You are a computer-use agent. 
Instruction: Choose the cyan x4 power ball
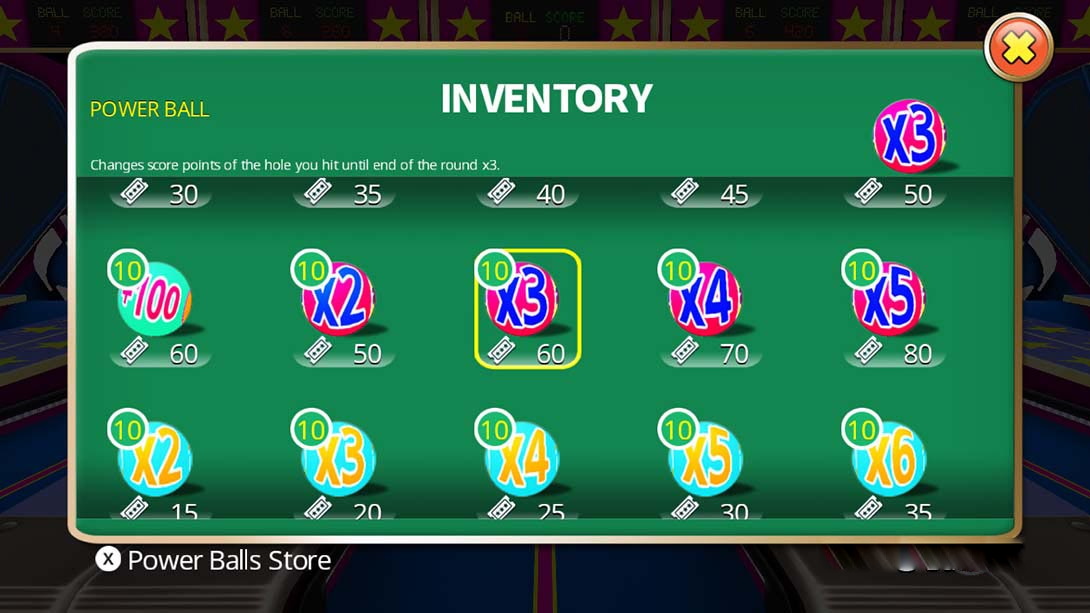526,460
